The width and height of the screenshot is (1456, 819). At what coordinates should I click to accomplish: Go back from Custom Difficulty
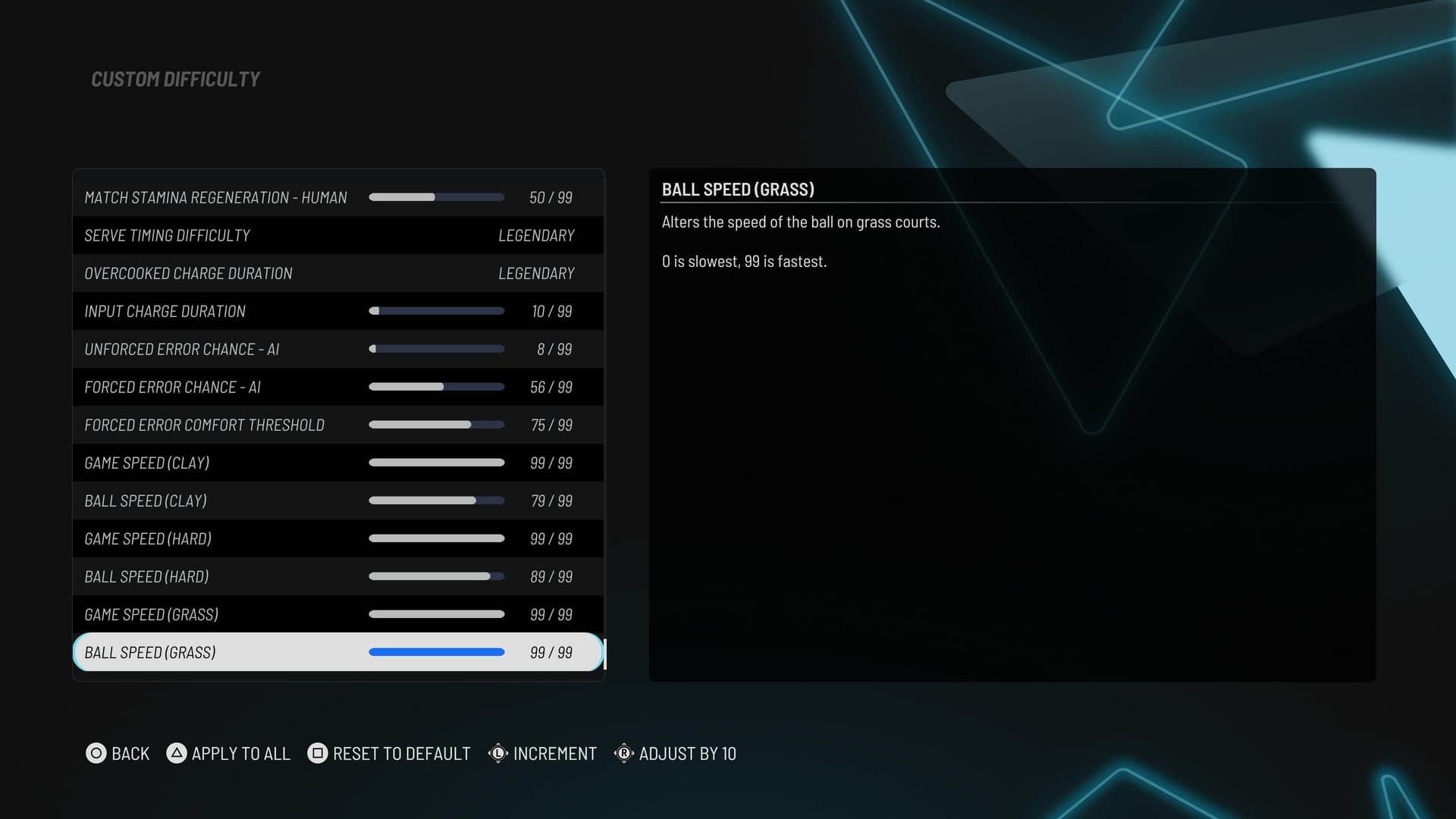[x=118, y=753]
